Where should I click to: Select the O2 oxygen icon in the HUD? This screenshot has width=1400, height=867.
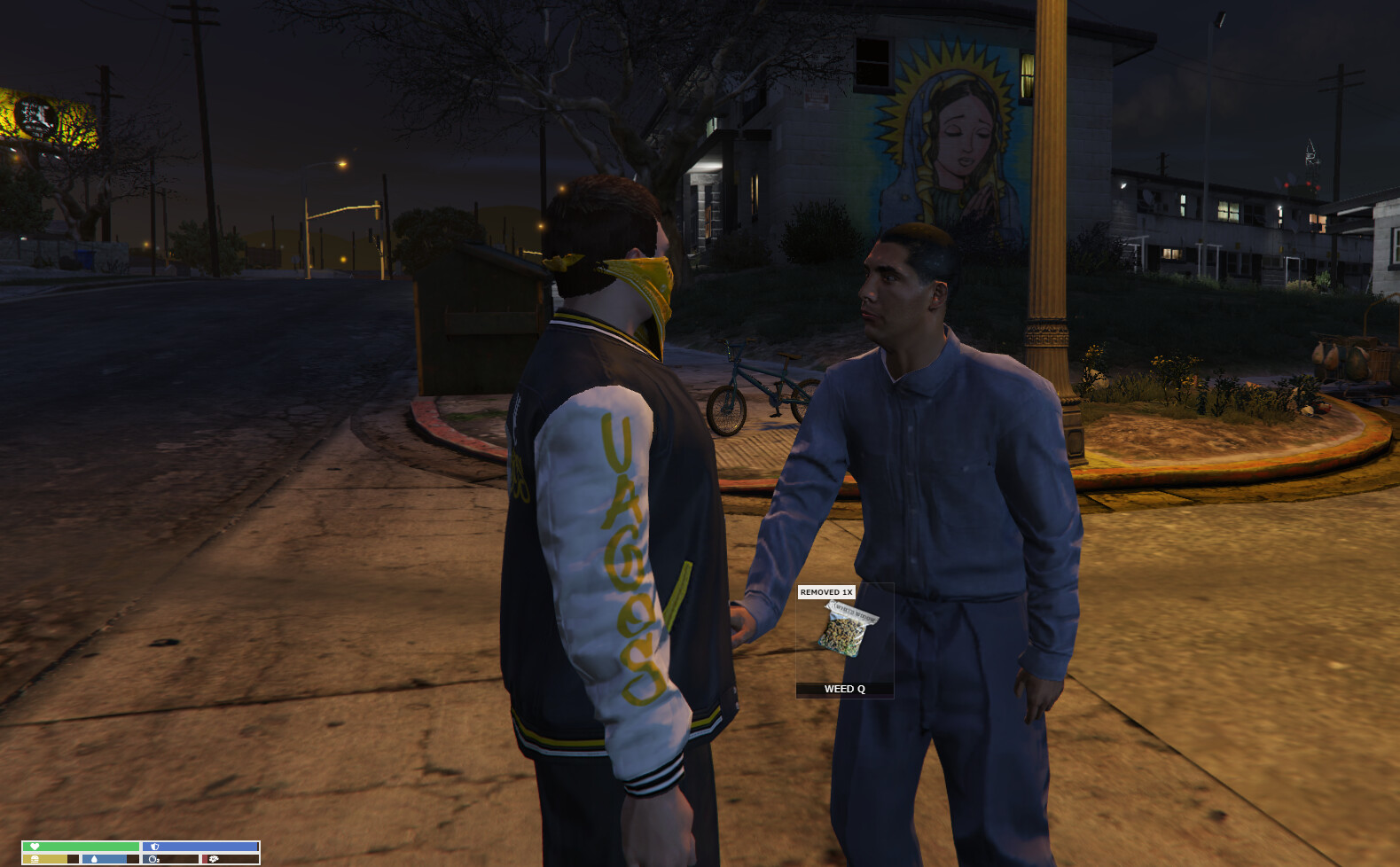point(154,859)
